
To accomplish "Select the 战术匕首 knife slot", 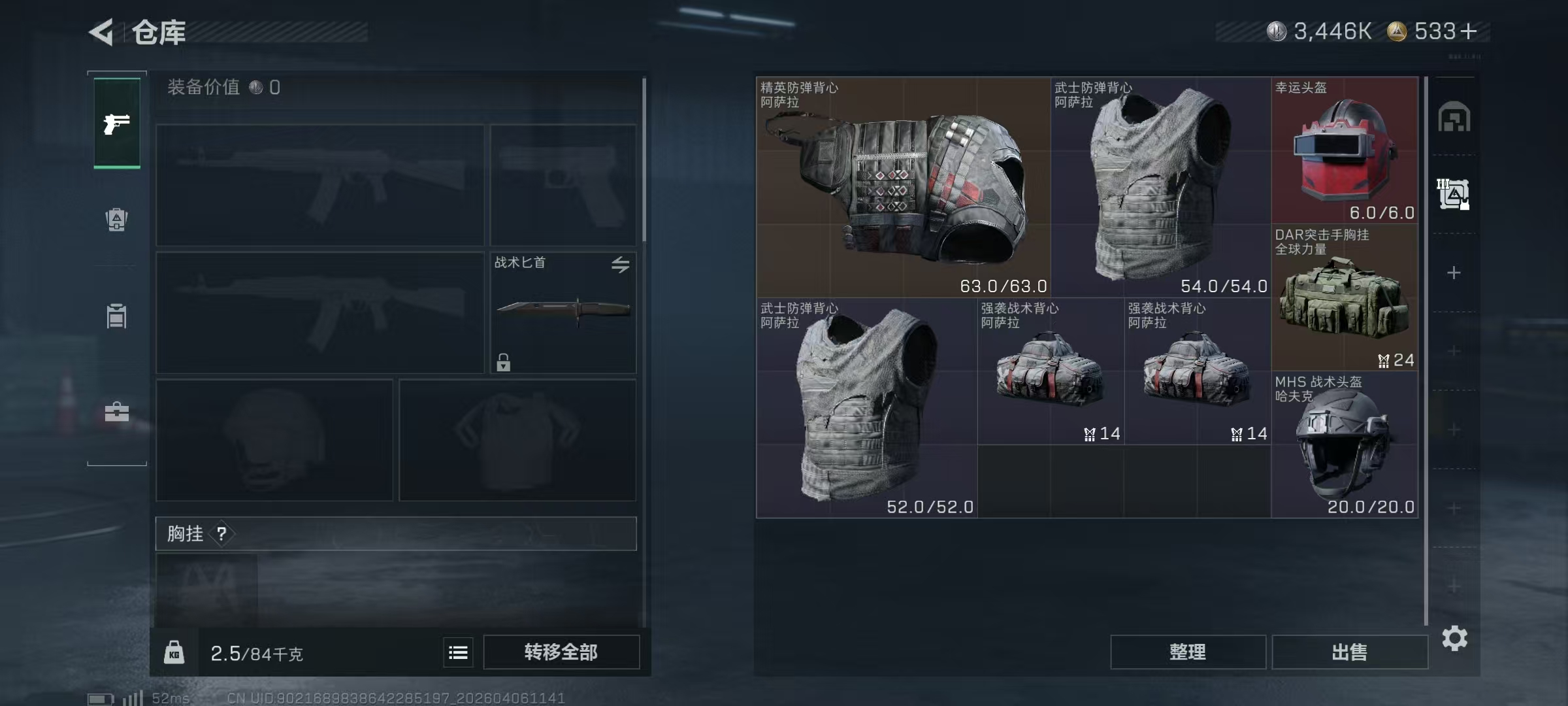I will (563, 312).
